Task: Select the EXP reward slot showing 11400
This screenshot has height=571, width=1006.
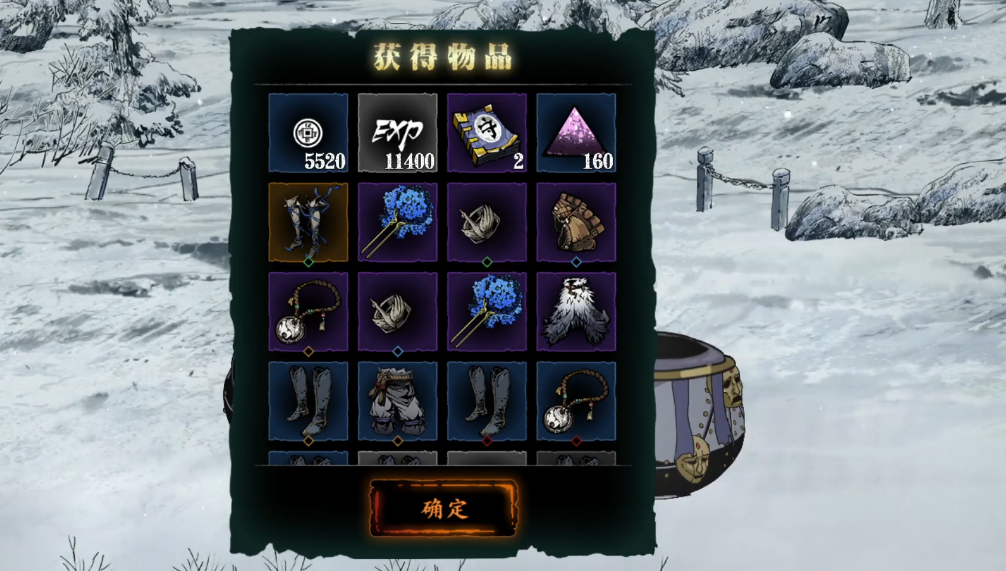Action: (397, 133)
